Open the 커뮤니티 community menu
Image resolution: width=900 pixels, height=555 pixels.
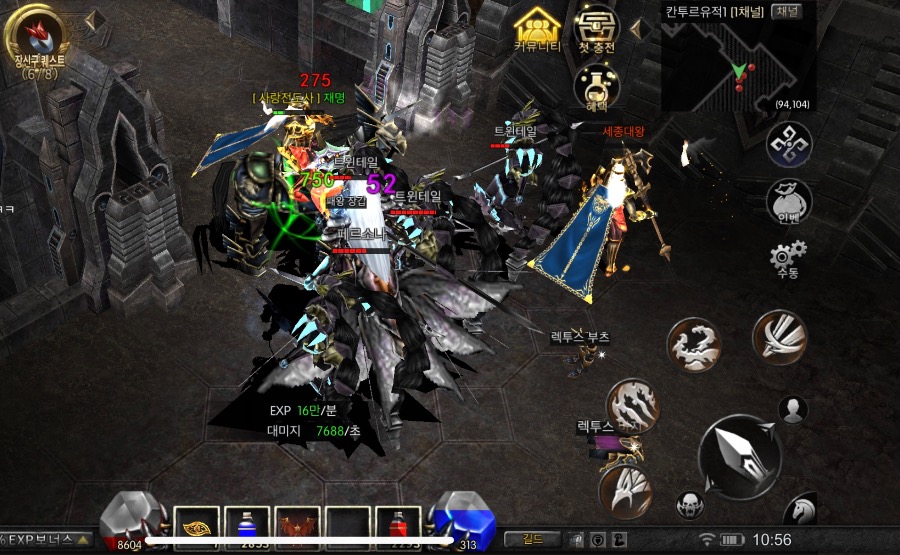537,29
